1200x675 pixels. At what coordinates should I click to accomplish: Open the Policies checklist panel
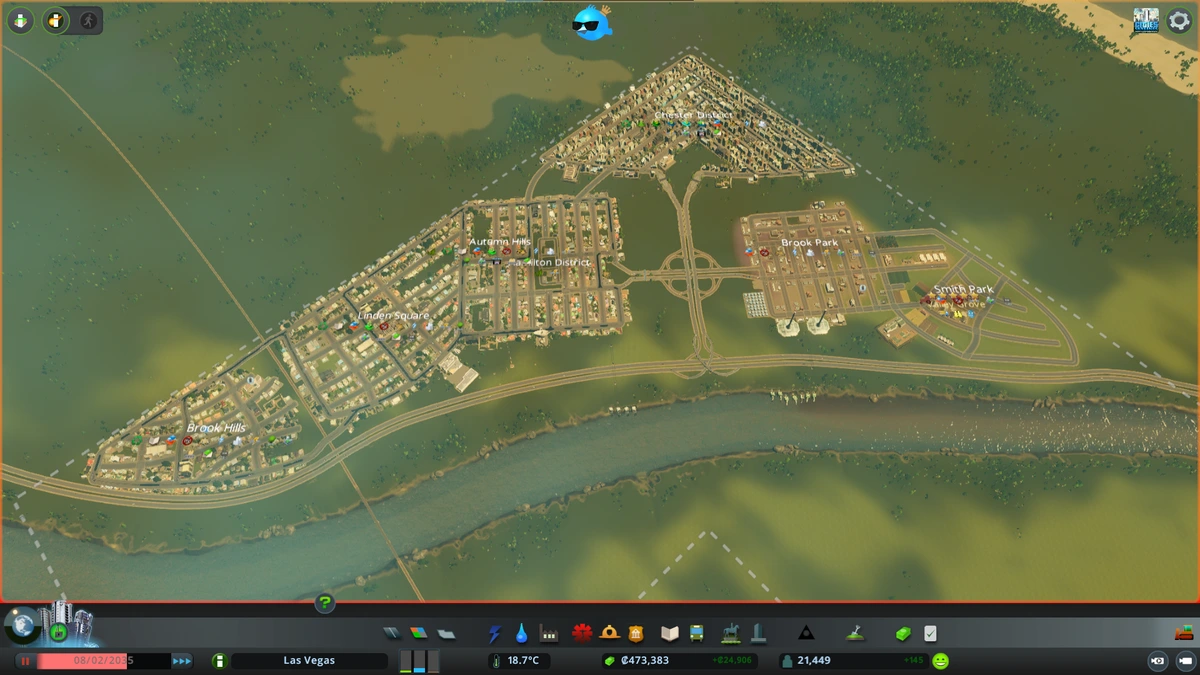point(931,633)
